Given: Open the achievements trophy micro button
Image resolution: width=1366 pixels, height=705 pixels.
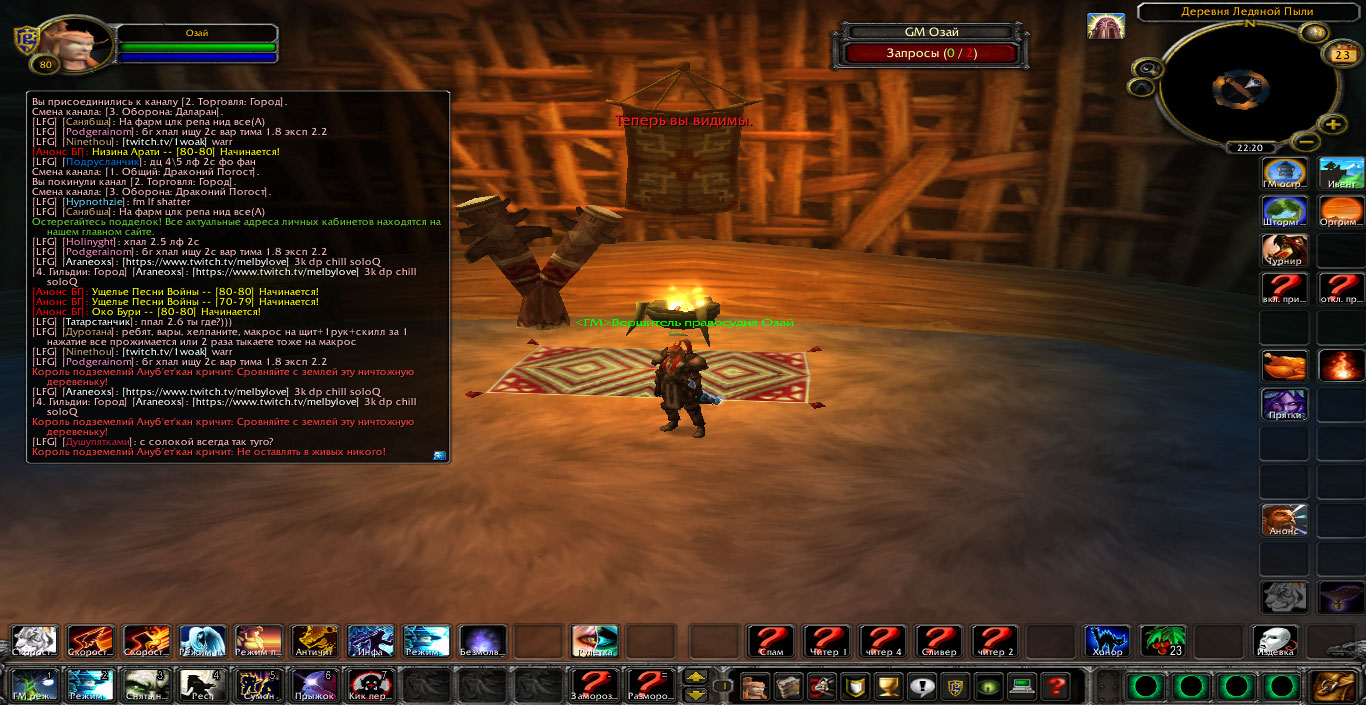Looking at the screenshot, I should click(x=886, y=687).
